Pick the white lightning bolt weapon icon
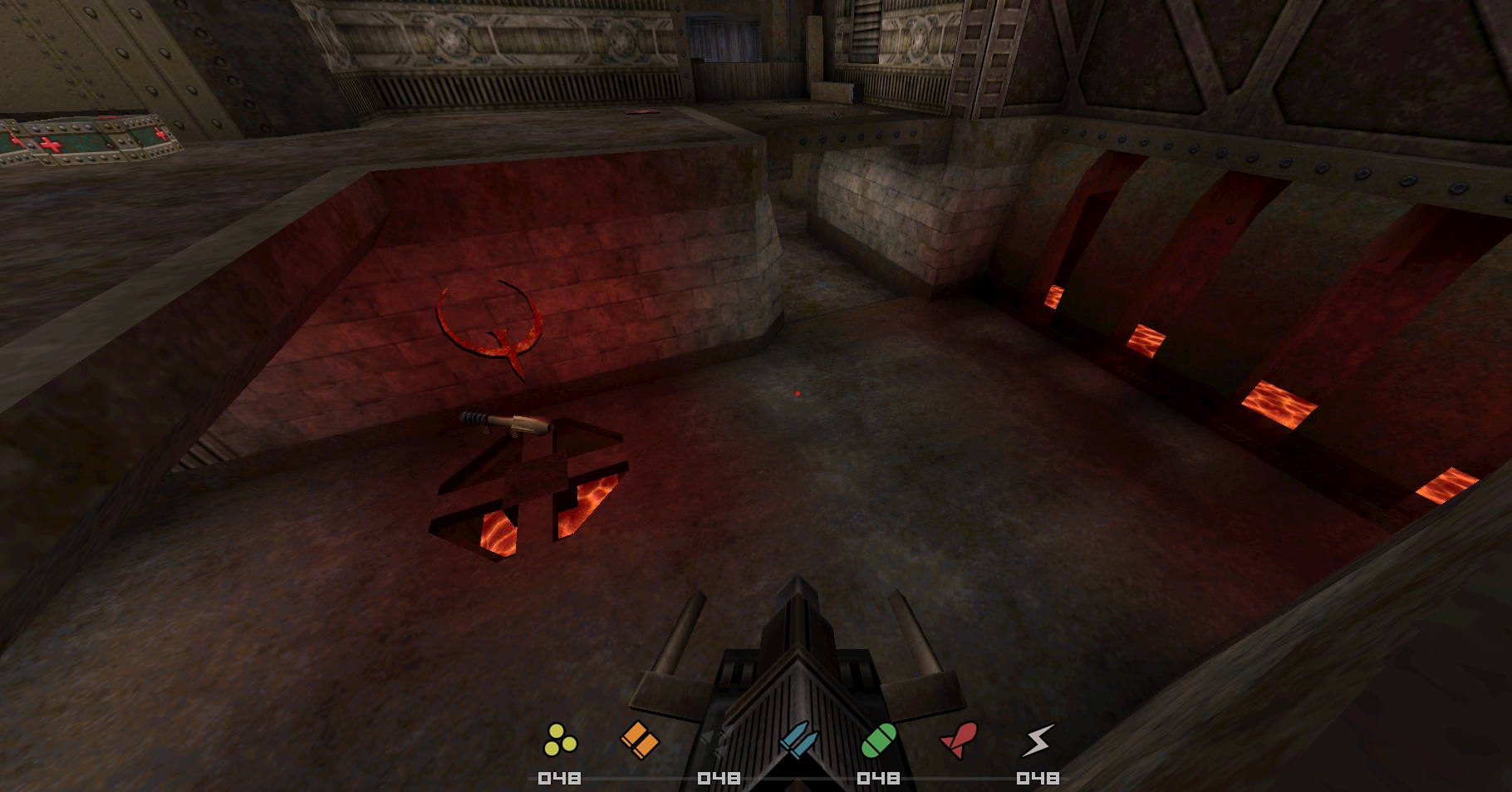Viewport: 1512px width, 792px height. pyautogui.click(x=1038, y=740)
